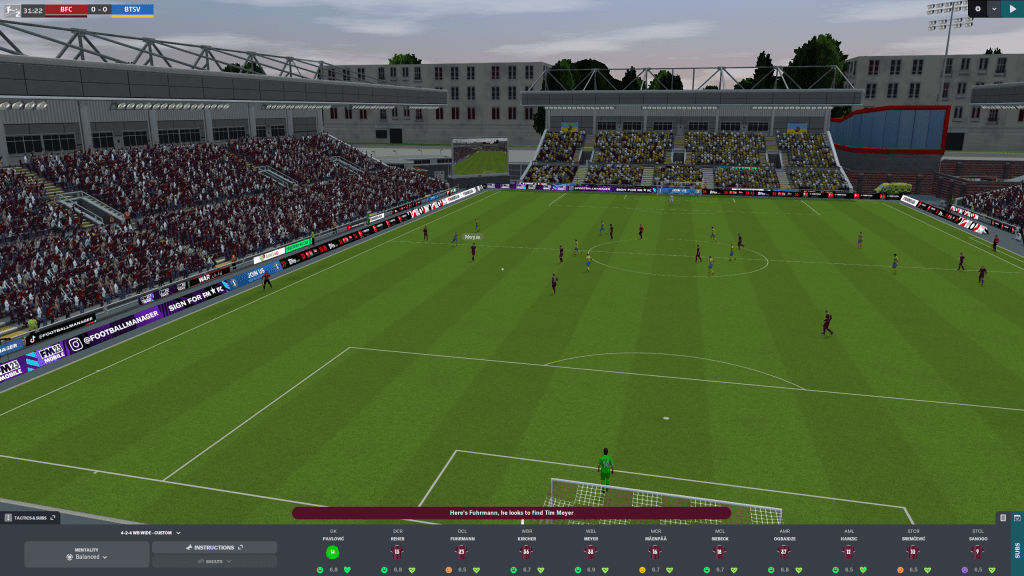The image size is (1024, 576).
Task: Expand the dropdown arrow beside the gear
Action: (x=993, y=9)
